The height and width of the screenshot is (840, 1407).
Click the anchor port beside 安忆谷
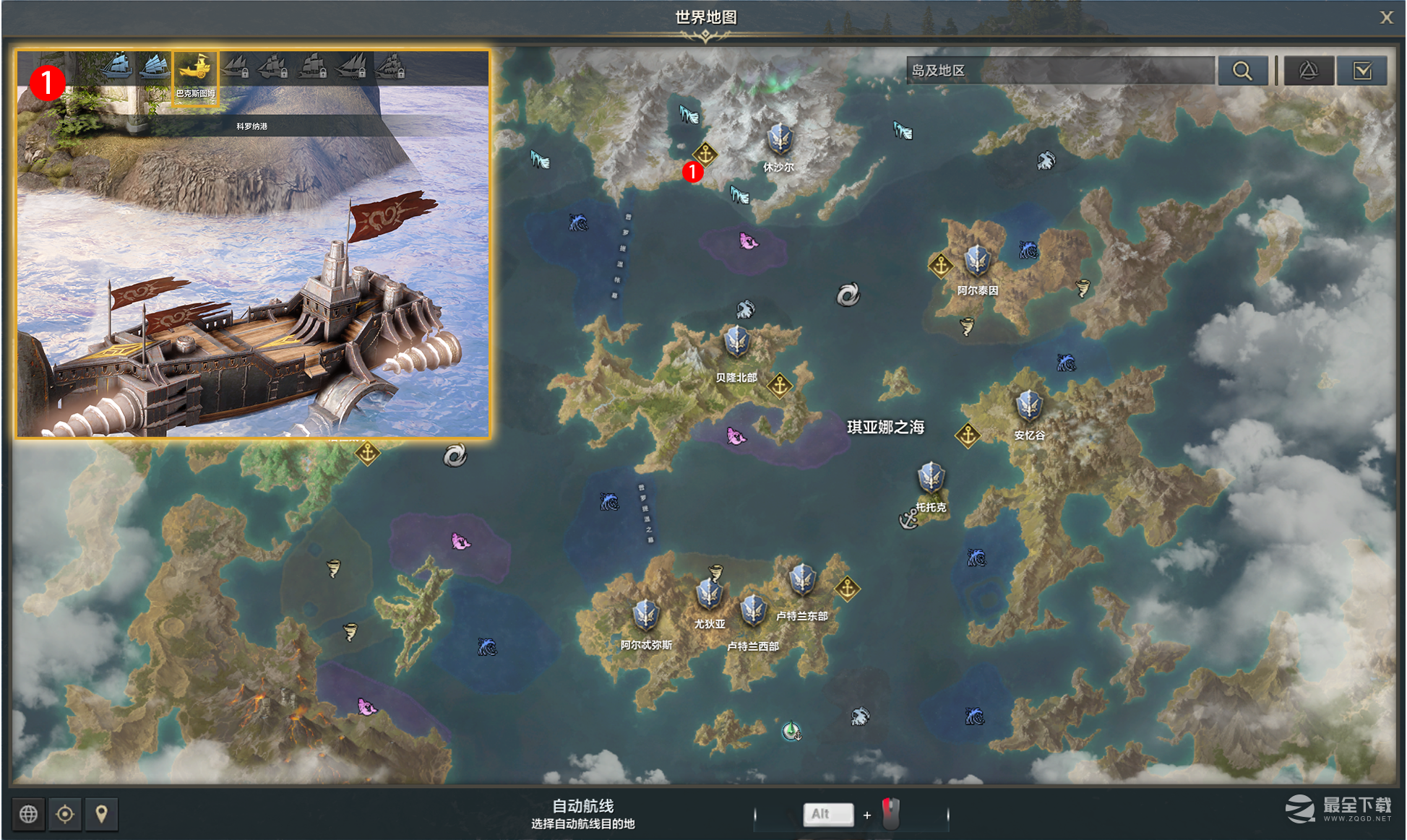968,435
